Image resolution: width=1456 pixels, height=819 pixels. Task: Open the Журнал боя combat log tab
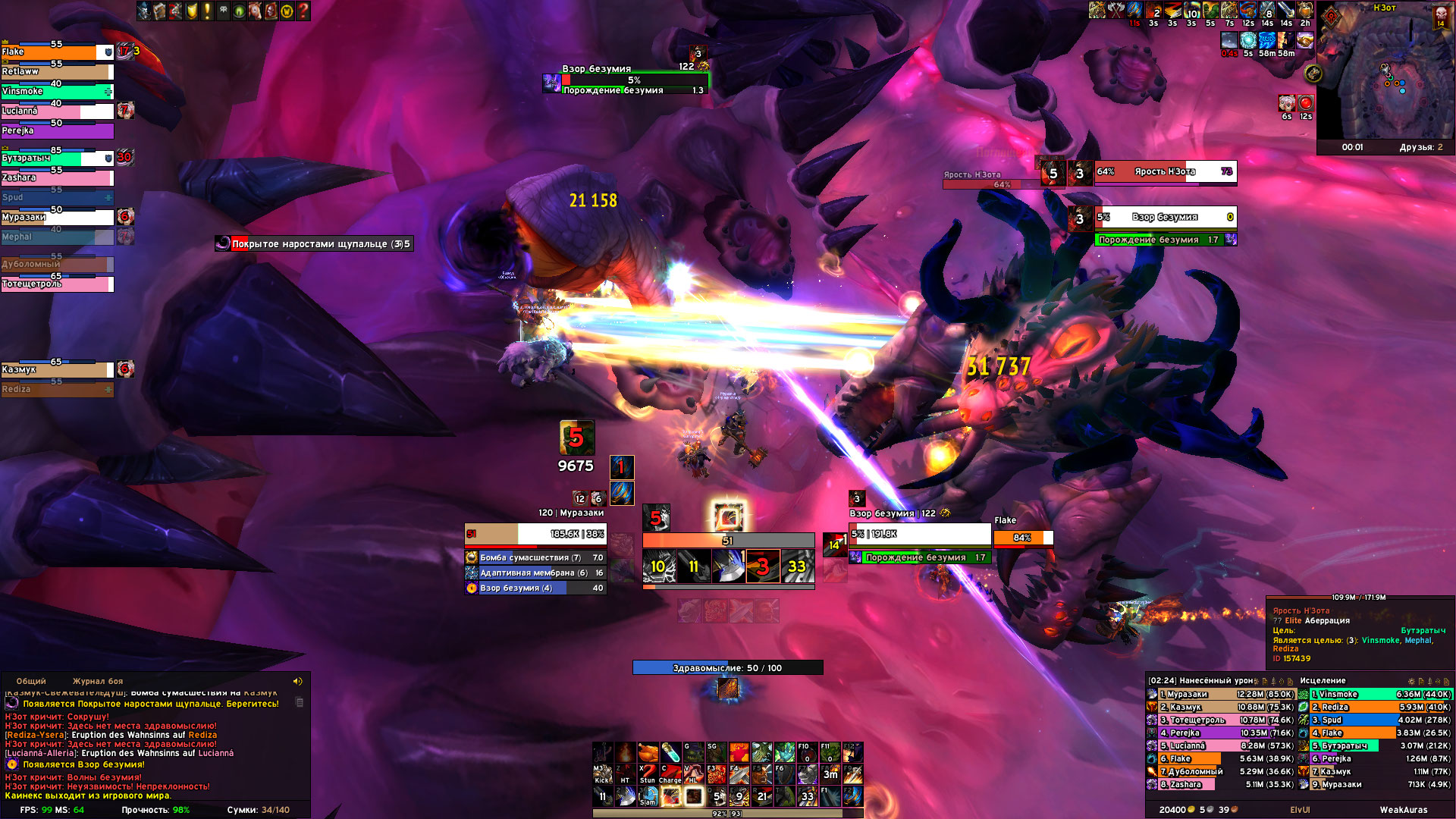point(97,681)
